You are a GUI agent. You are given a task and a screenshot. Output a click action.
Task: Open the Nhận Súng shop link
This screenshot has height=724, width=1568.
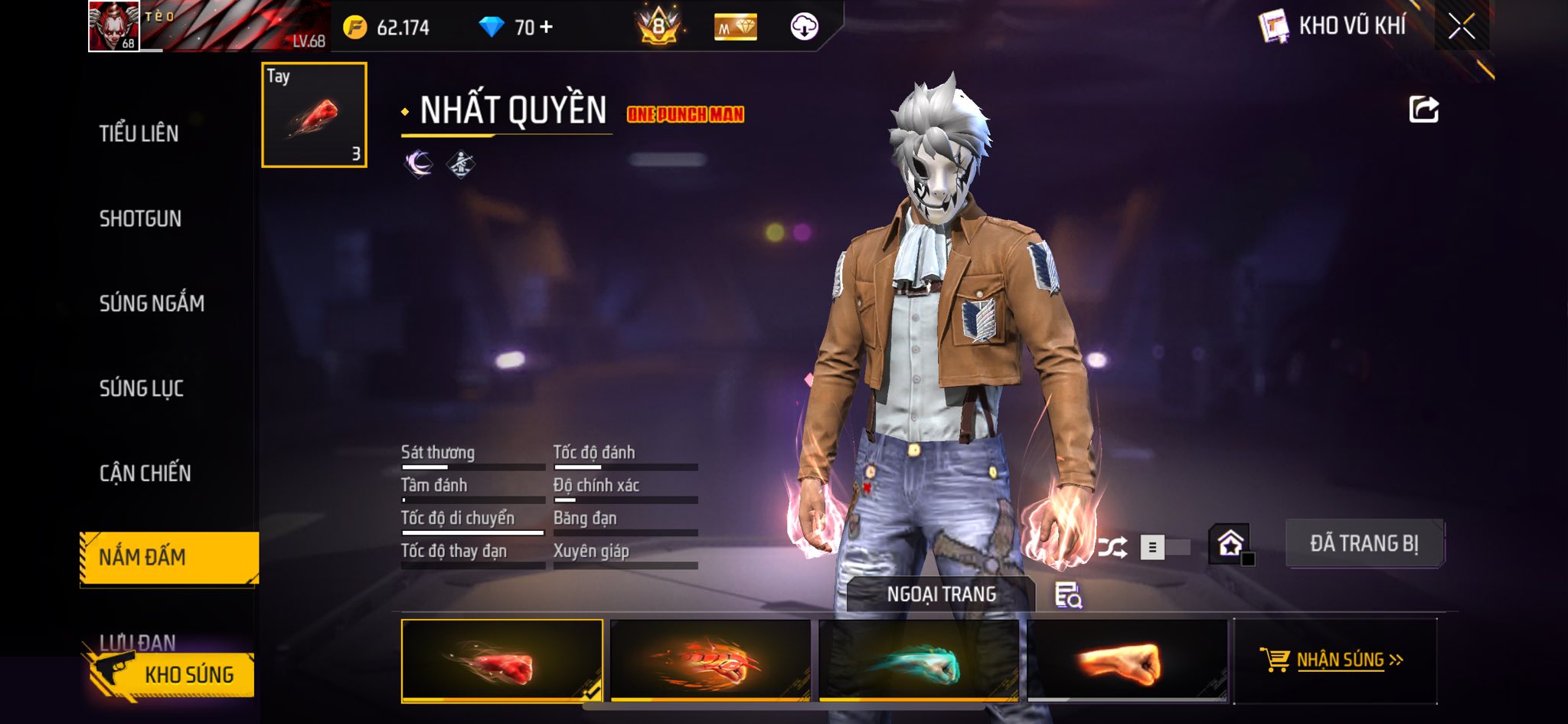tap(1335, 660)
